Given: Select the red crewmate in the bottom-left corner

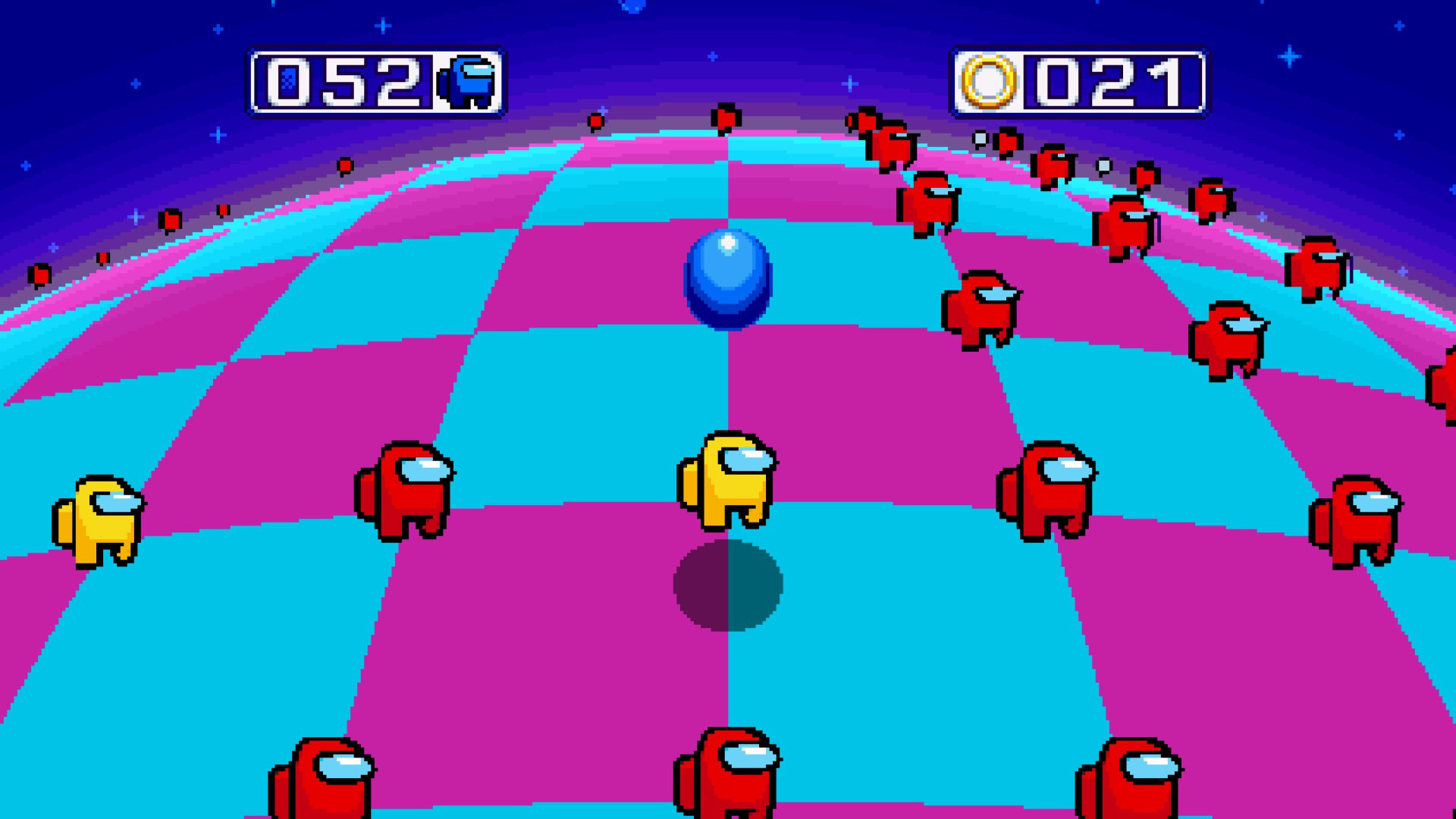Looking at the screenshot, I should [x=322, y=789].
